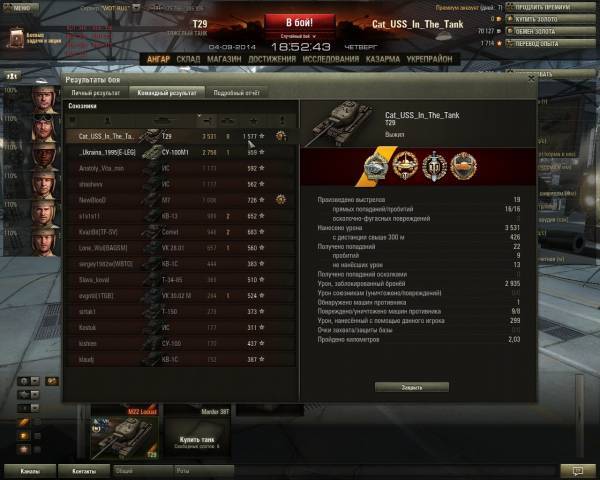Open the «Каналы» chat channels button
The width and height of the screenshot is (600, 480).
click(30, 469)
